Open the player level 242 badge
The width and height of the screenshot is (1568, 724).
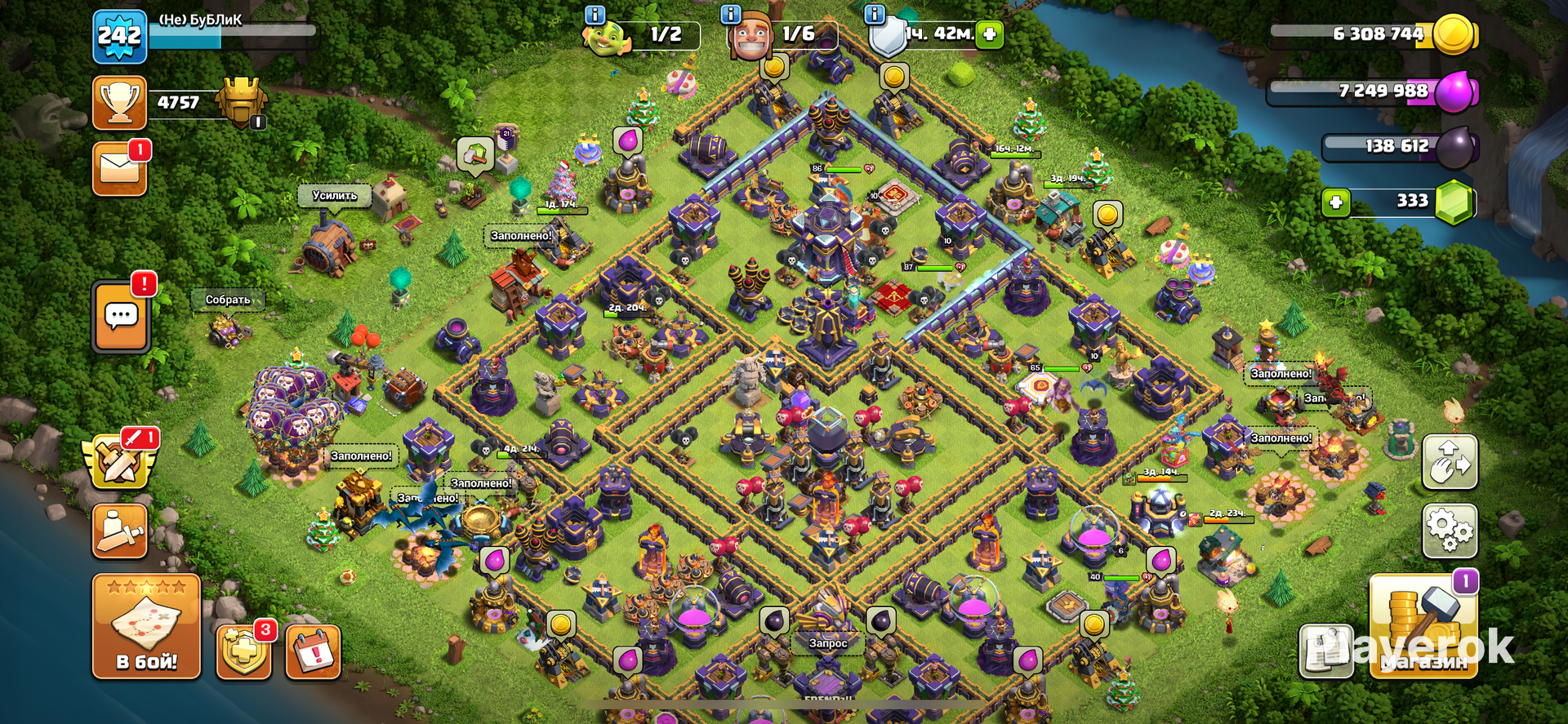119,37
